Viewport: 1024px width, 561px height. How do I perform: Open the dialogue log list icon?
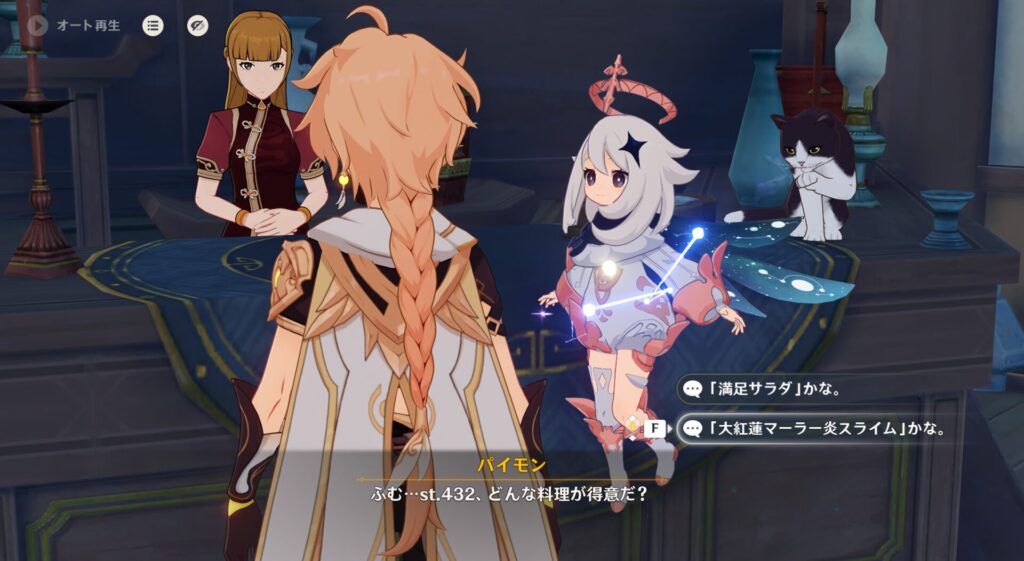(153, 25)
